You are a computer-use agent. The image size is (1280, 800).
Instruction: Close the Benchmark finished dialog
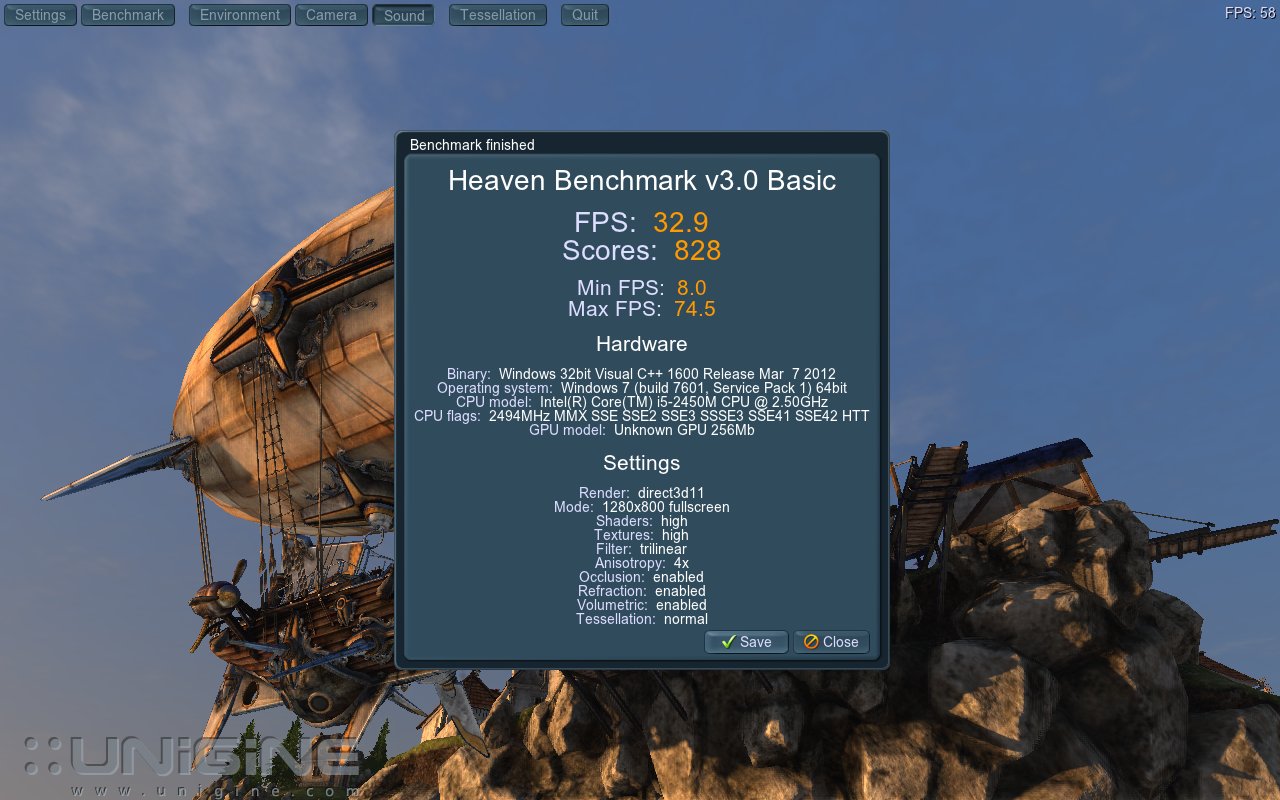[831, 642]
